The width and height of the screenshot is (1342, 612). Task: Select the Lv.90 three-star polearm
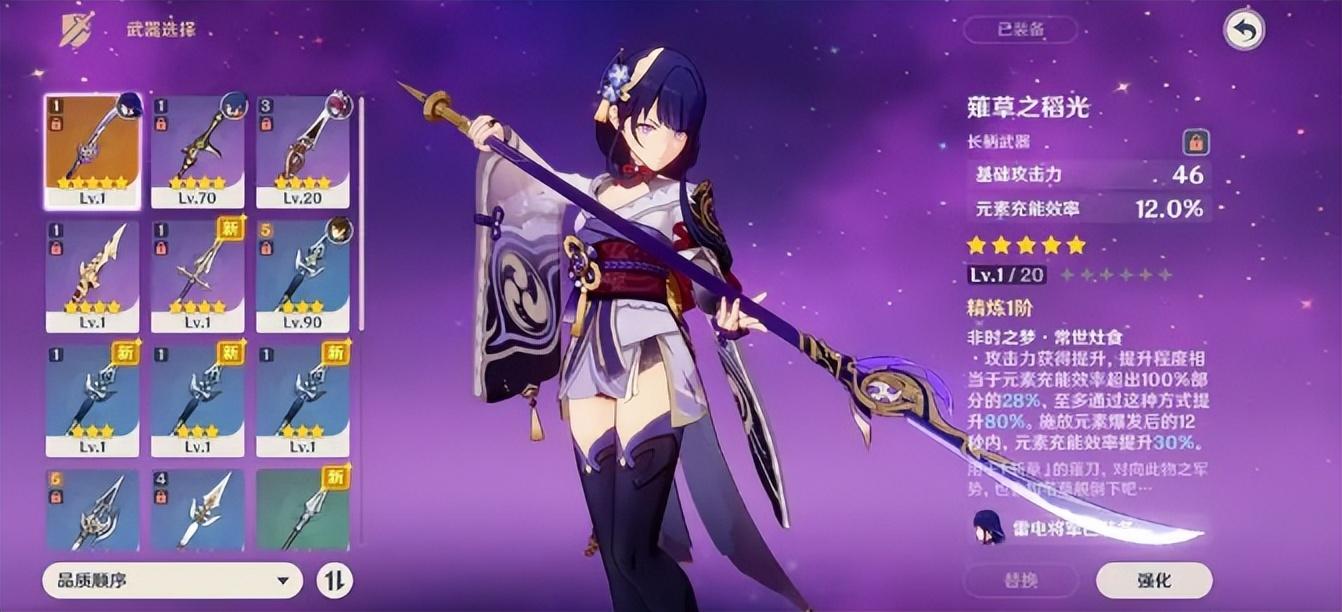(303, 275)
